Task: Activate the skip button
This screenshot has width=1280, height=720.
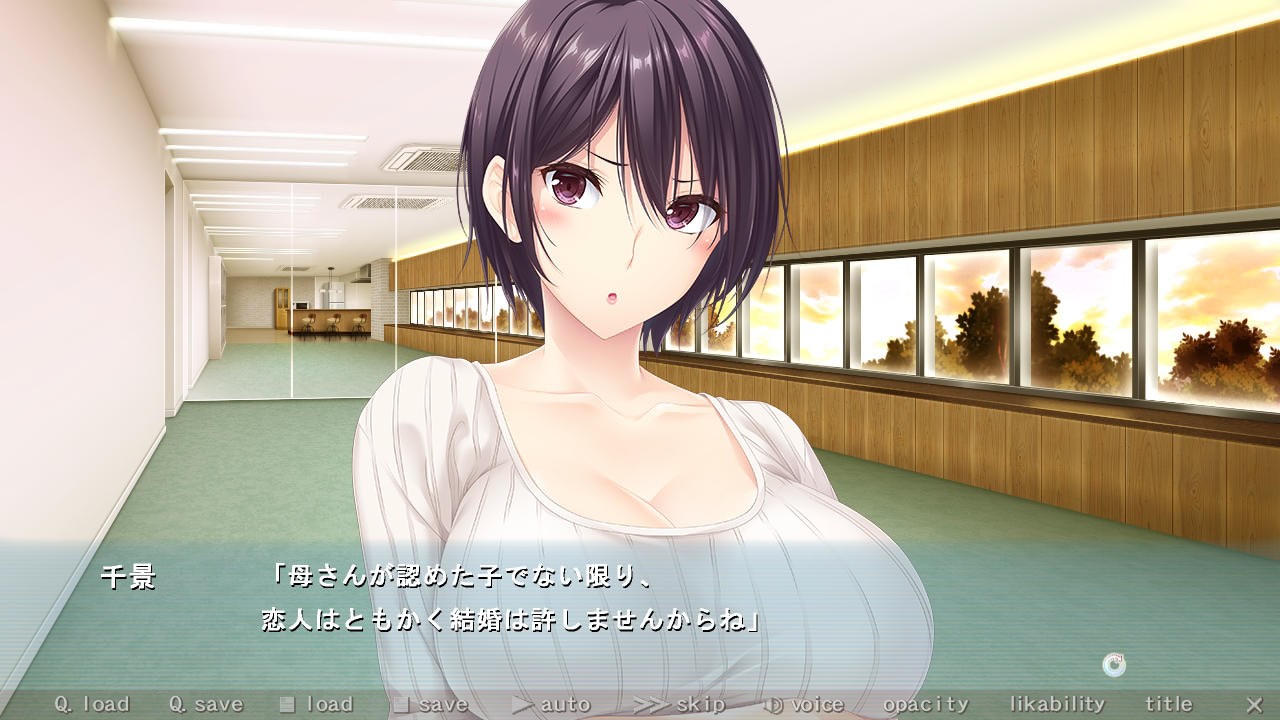Action: click(x=679, y=705)
